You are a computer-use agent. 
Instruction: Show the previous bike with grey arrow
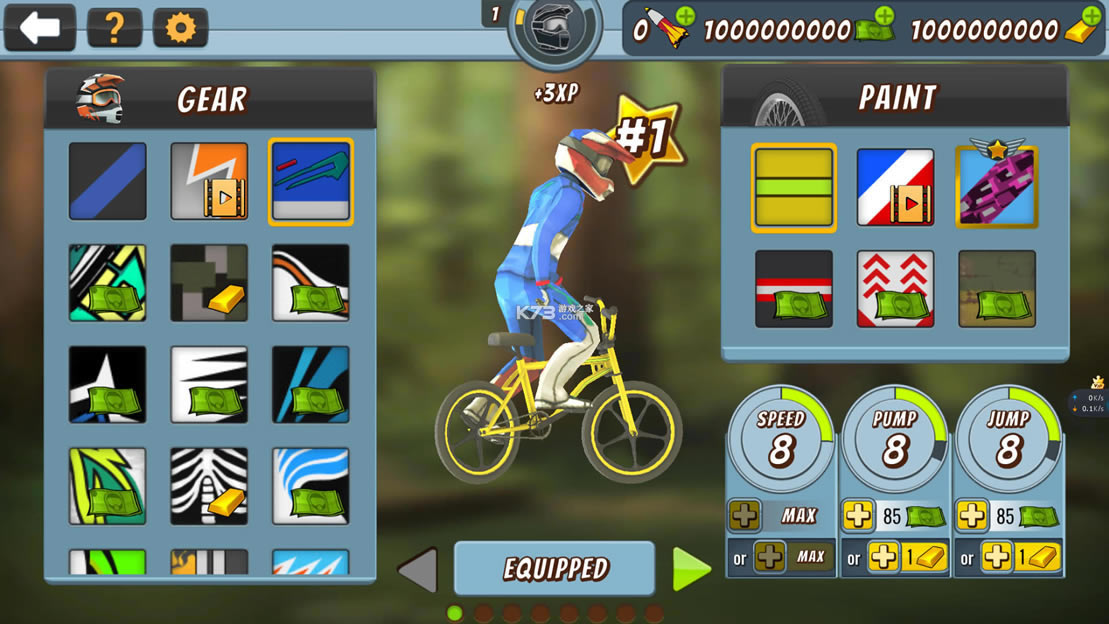pos(418,570)
